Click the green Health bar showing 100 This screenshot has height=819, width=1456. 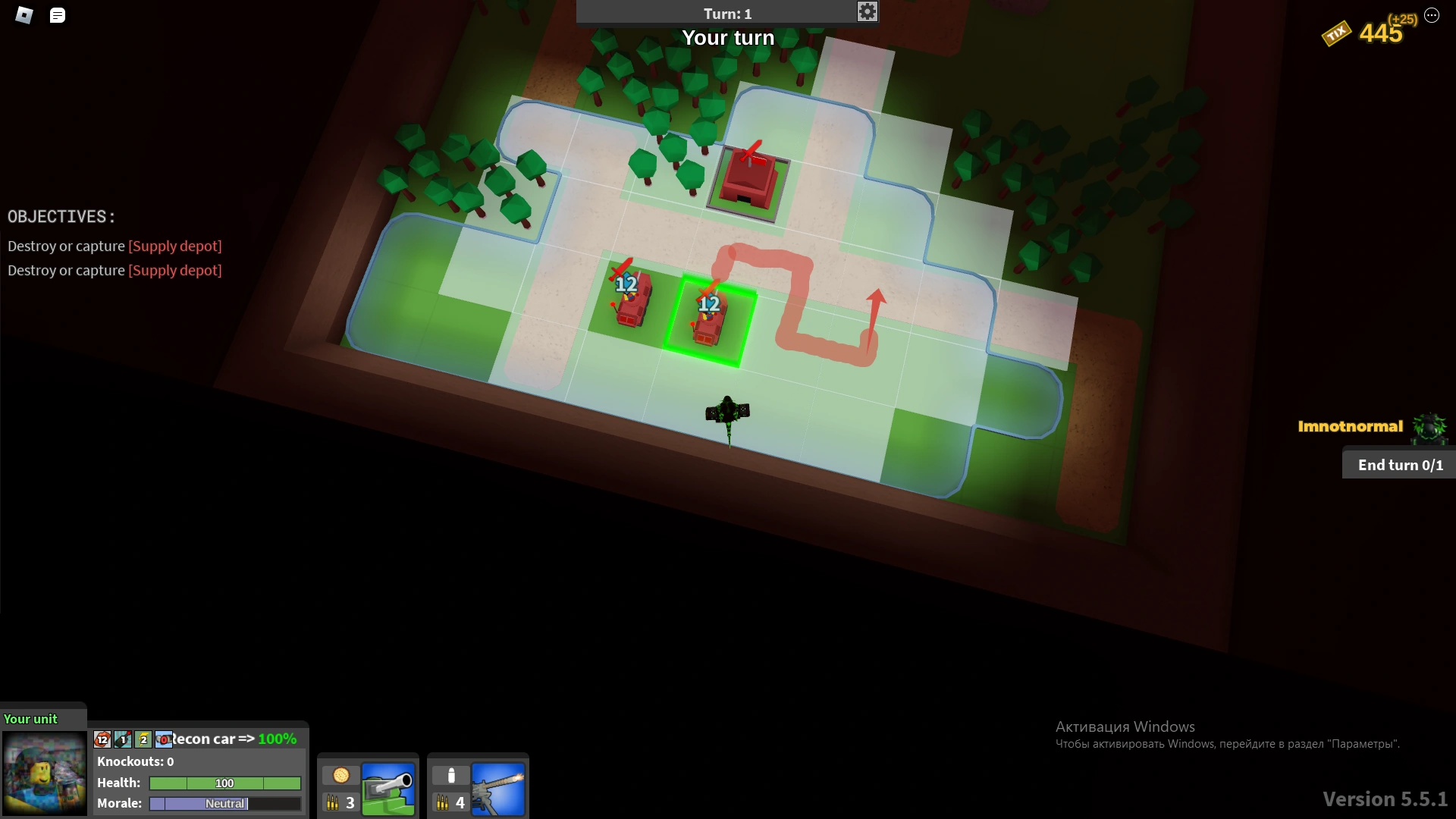[223, 783]
